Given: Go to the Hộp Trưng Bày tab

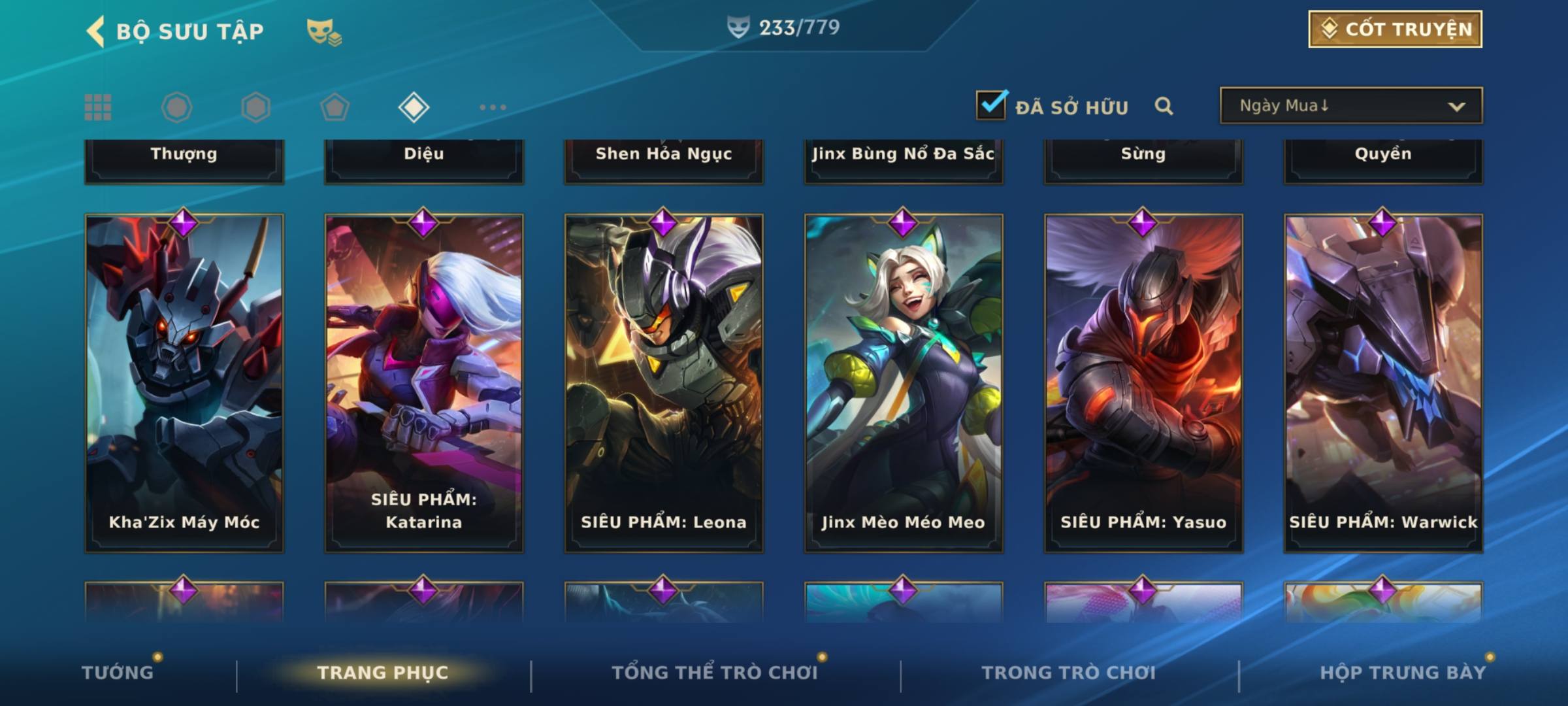Looking at the screenshot, I should click(1403, 673).
